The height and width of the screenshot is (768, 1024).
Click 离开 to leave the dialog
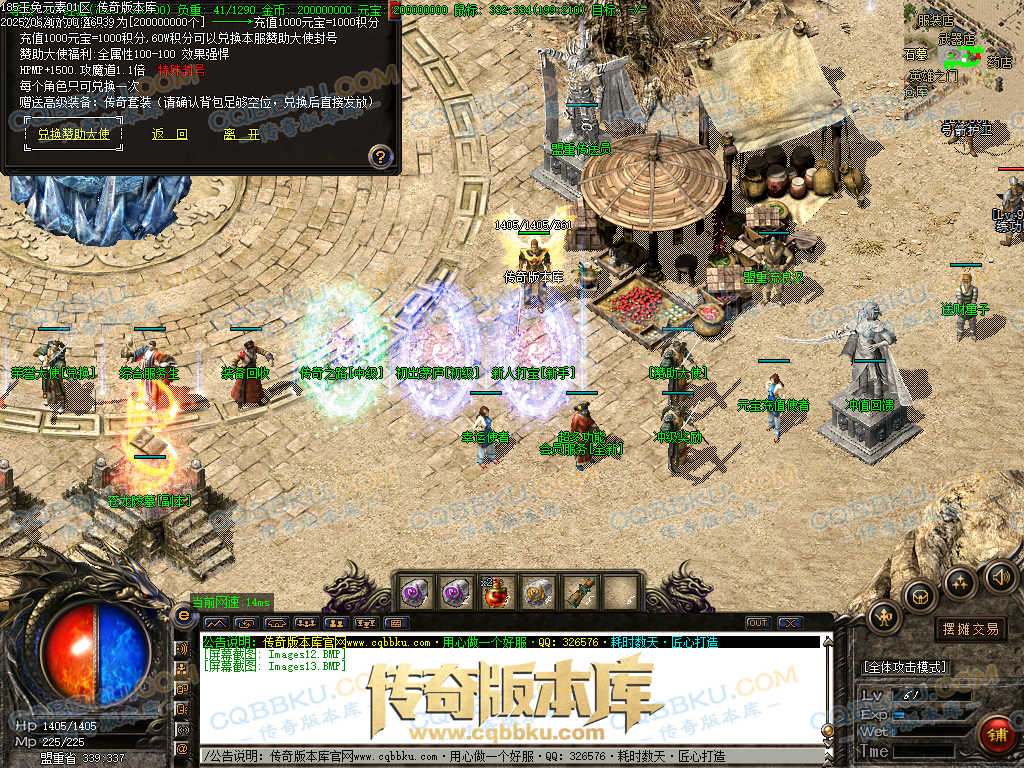(x=241, y=134)
